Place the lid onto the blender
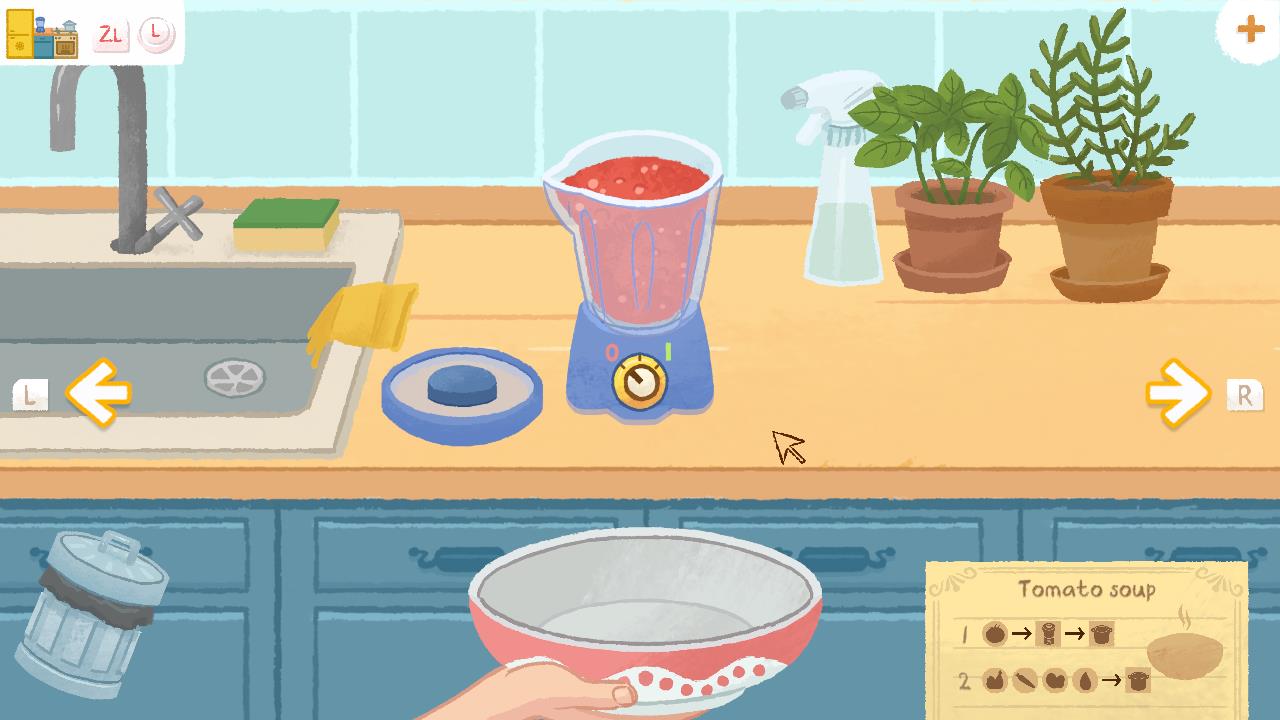This screenshot has width=1280, height=720. click(461, 388)
